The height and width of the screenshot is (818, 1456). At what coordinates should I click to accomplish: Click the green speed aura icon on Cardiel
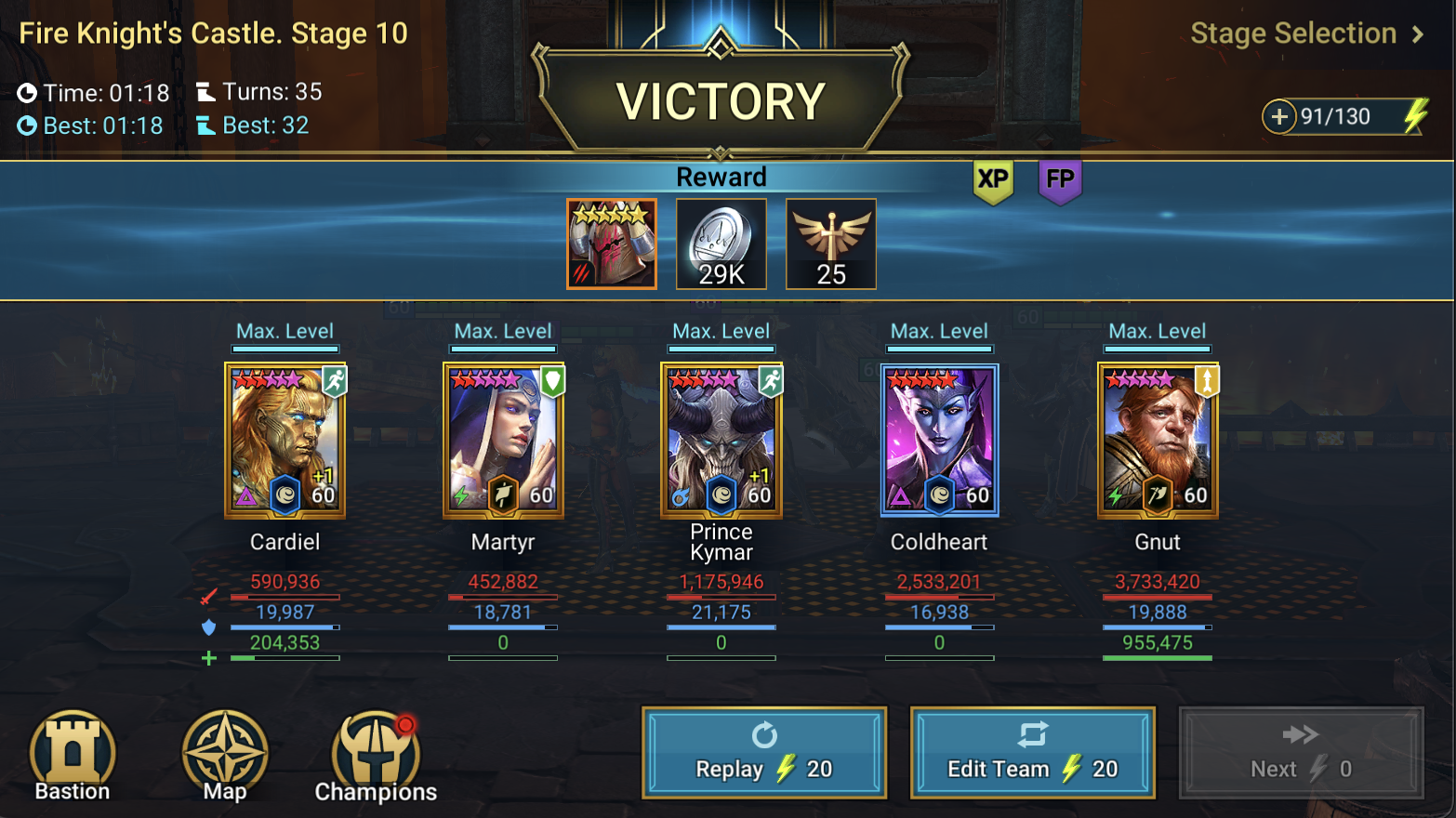(x=335, y=381)
